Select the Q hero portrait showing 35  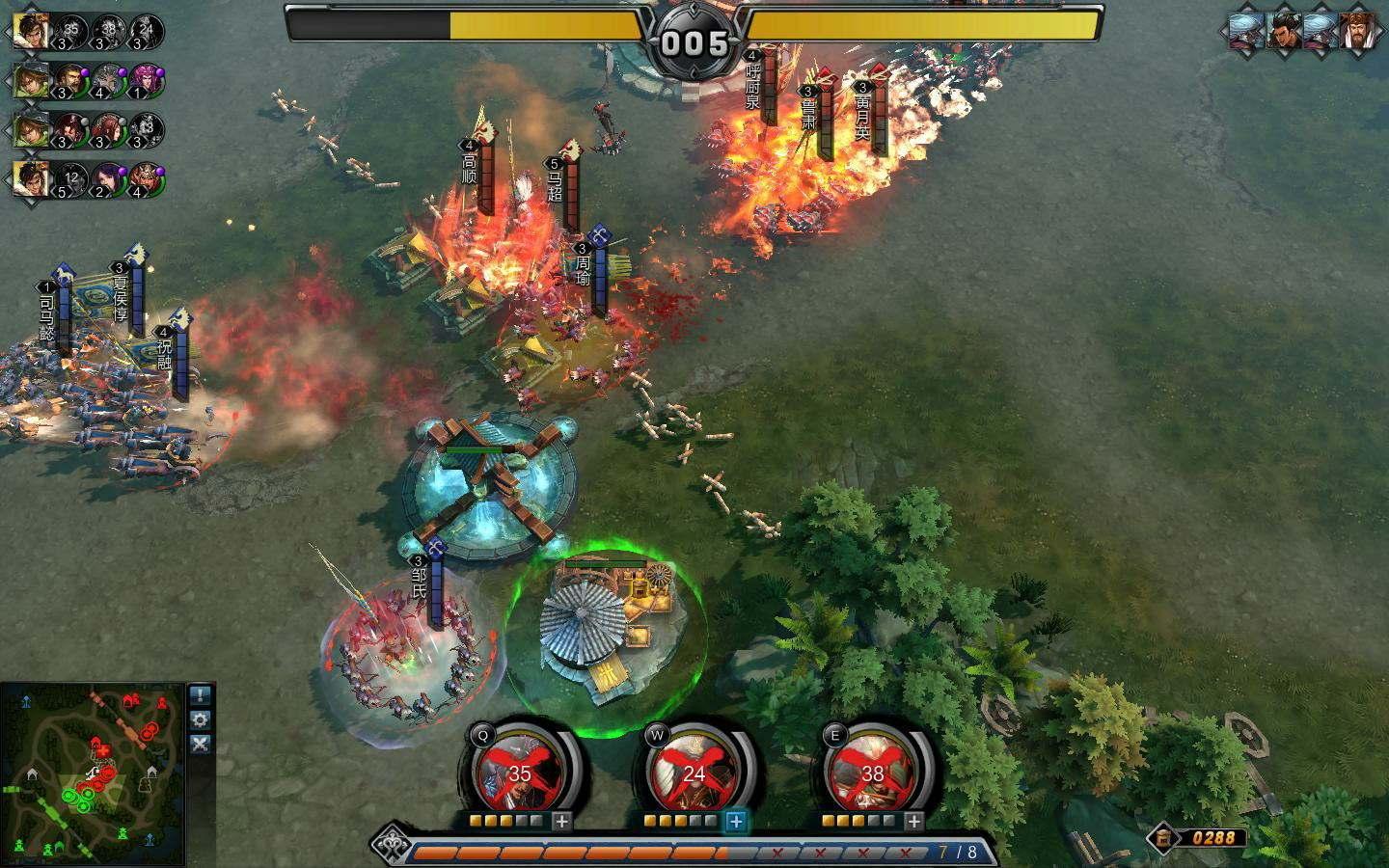tap(519, 773)
